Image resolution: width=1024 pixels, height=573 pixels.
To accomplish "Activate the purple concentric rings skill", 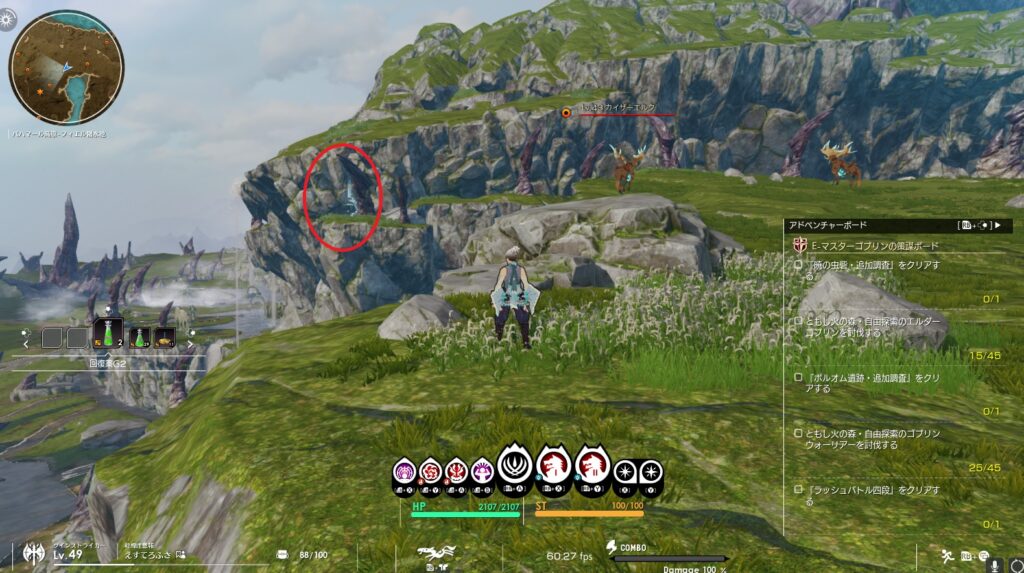I will 405,471.
